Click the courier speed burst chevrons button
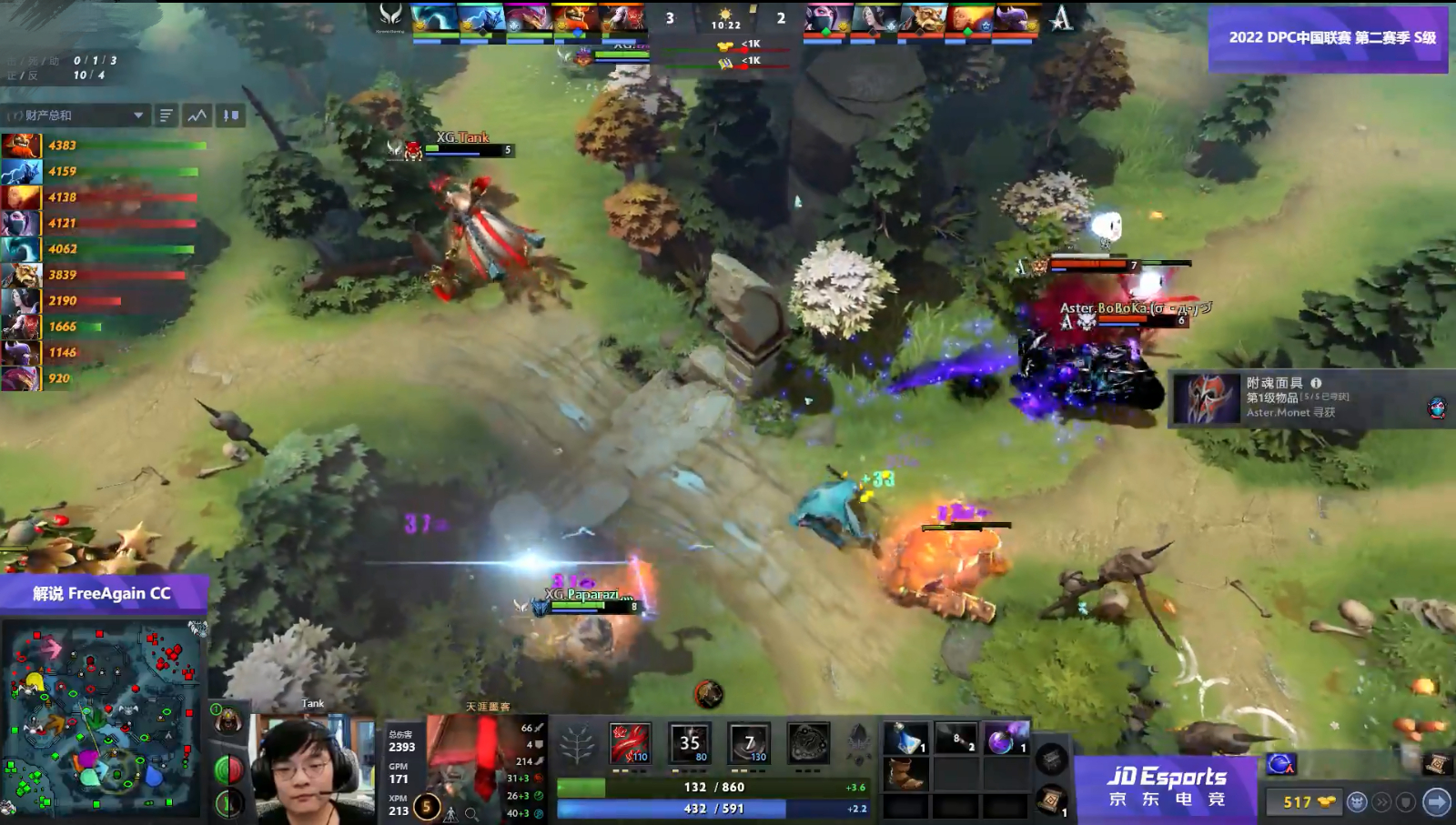The width and height of the screenshot is (1456, 825). coord(1382,802)
